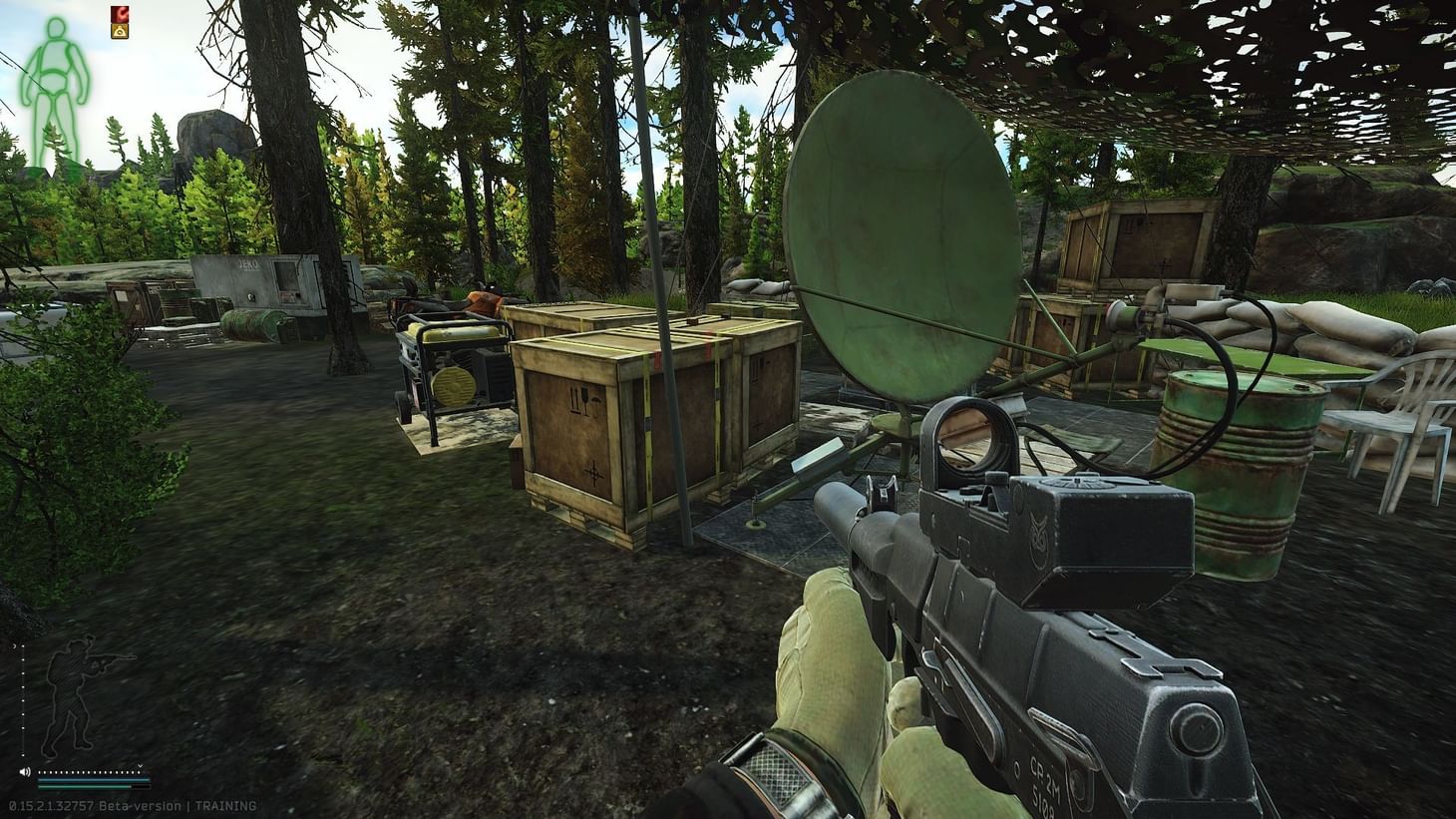Viewport: 1456px width, 819px height.
Task: Click the yellow overweight status icon
Action: tap(120, 31)
